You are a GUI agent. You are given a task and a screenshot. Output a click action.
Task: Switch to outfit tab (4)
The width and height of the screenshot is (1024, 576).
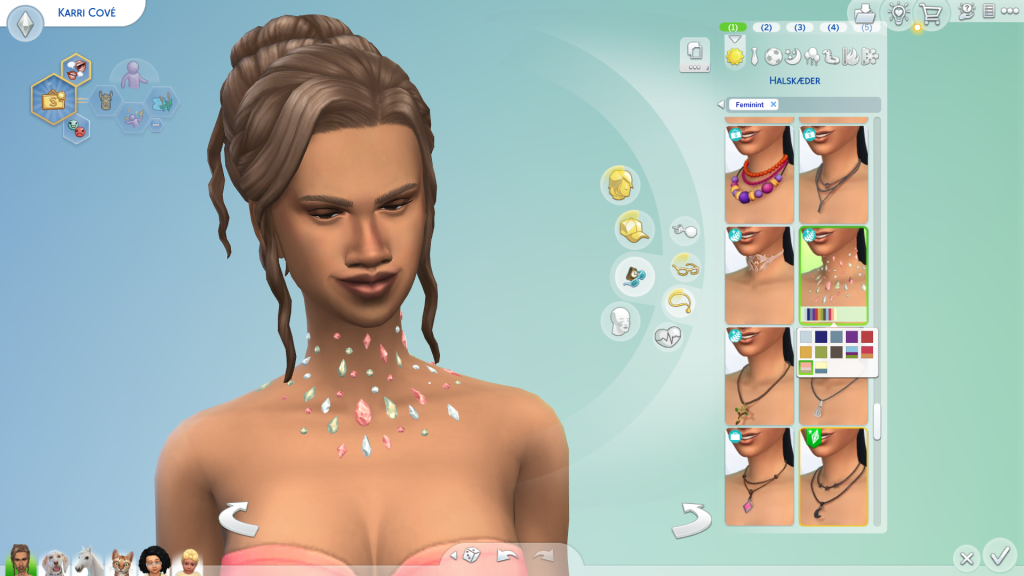[x=833, y=27]
